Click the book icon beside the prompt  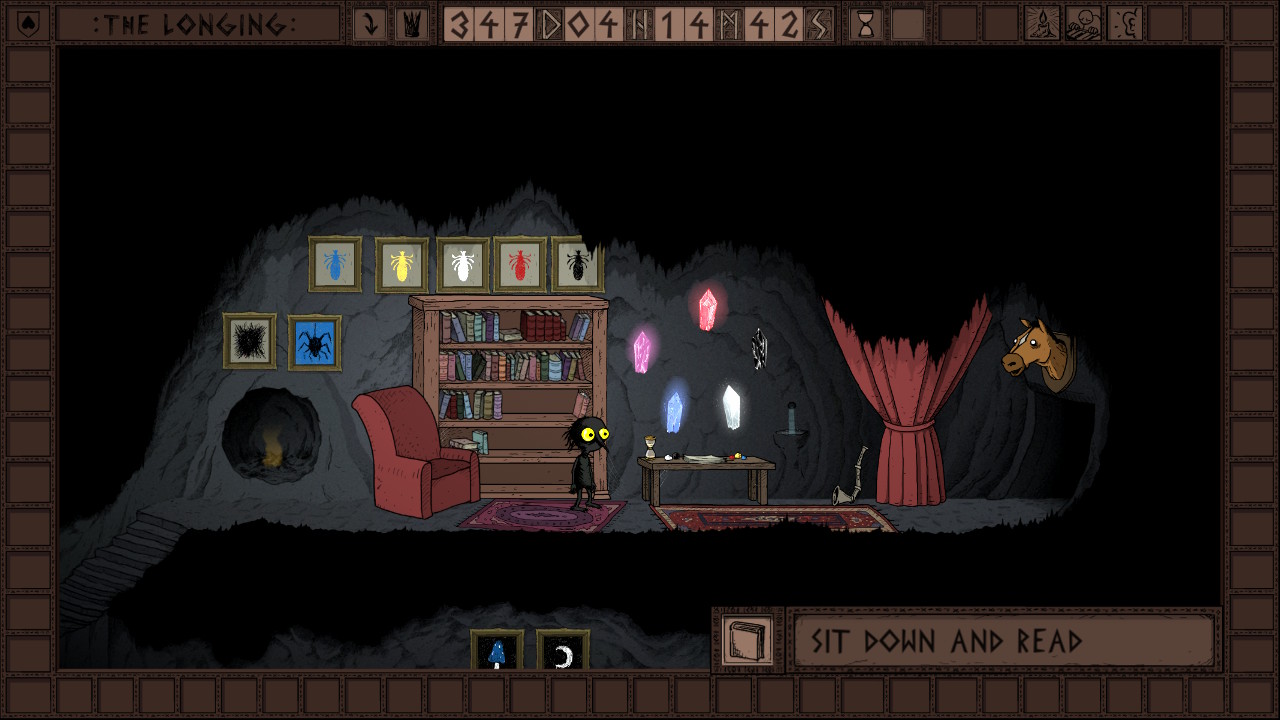click(x=747, y=640)
